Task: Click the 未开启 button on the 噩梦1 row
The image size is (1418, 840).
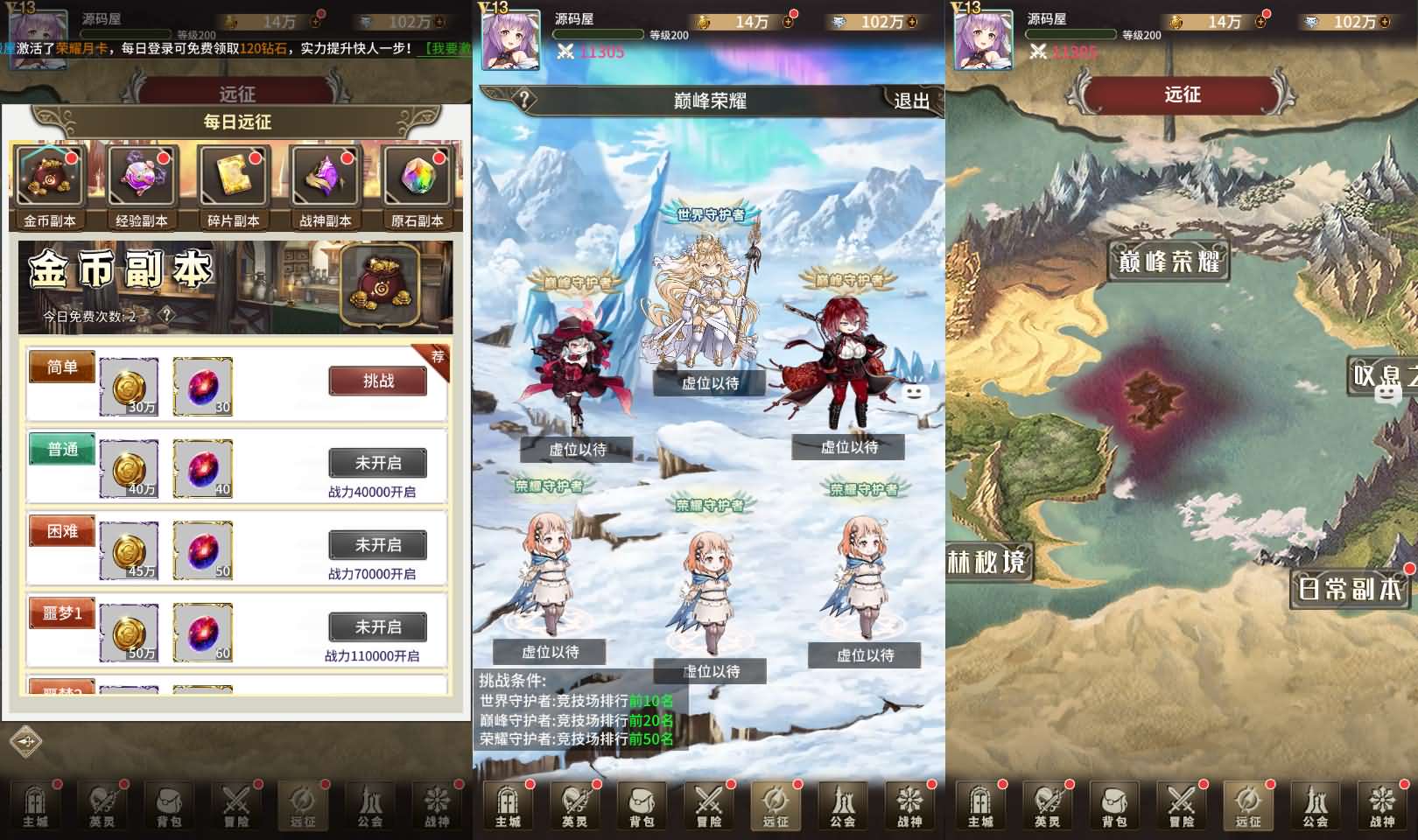Action: [x=378, y=627]
